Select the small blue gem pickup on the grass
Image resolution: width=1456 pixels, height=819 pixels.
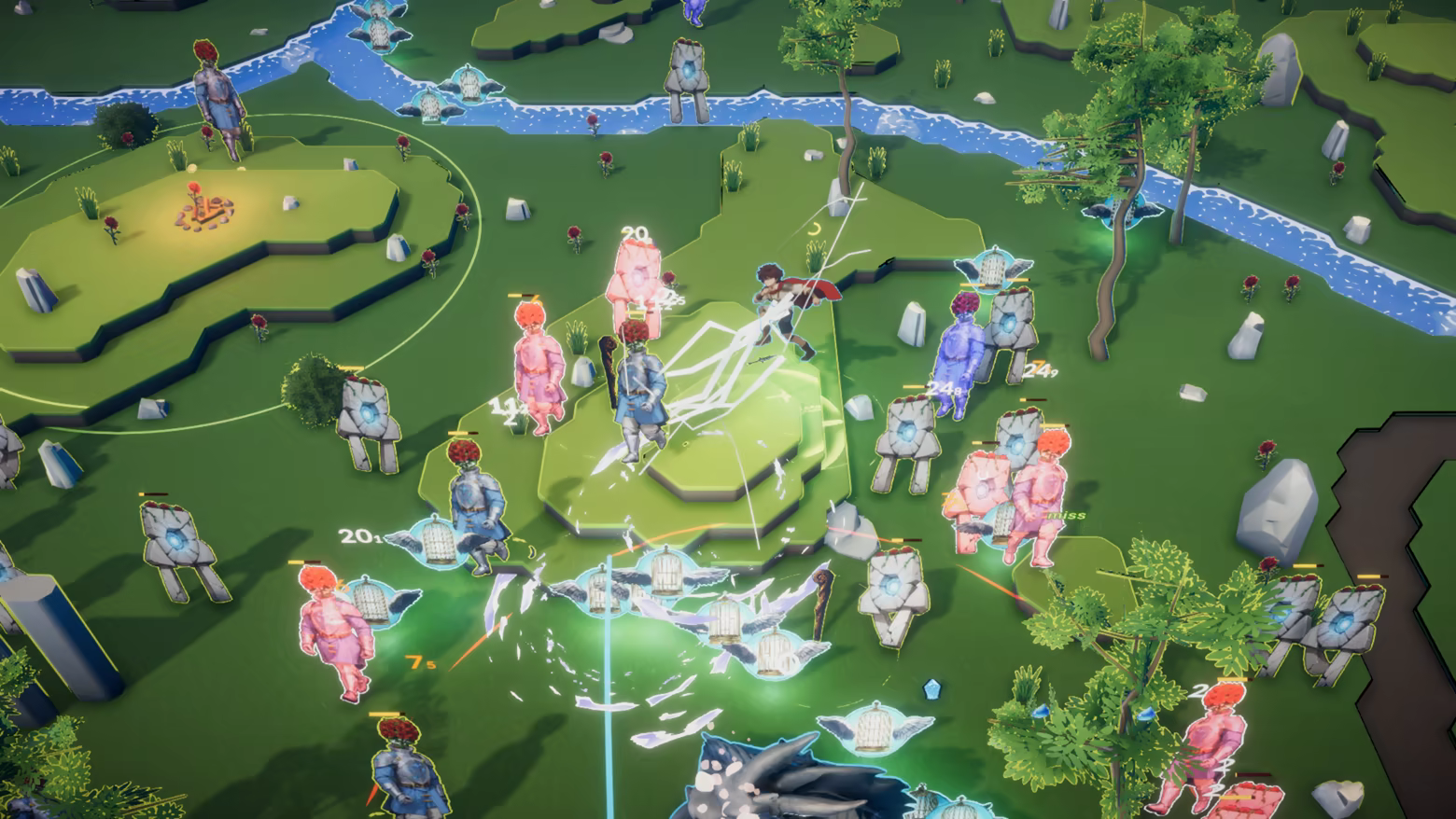point(931,688)
